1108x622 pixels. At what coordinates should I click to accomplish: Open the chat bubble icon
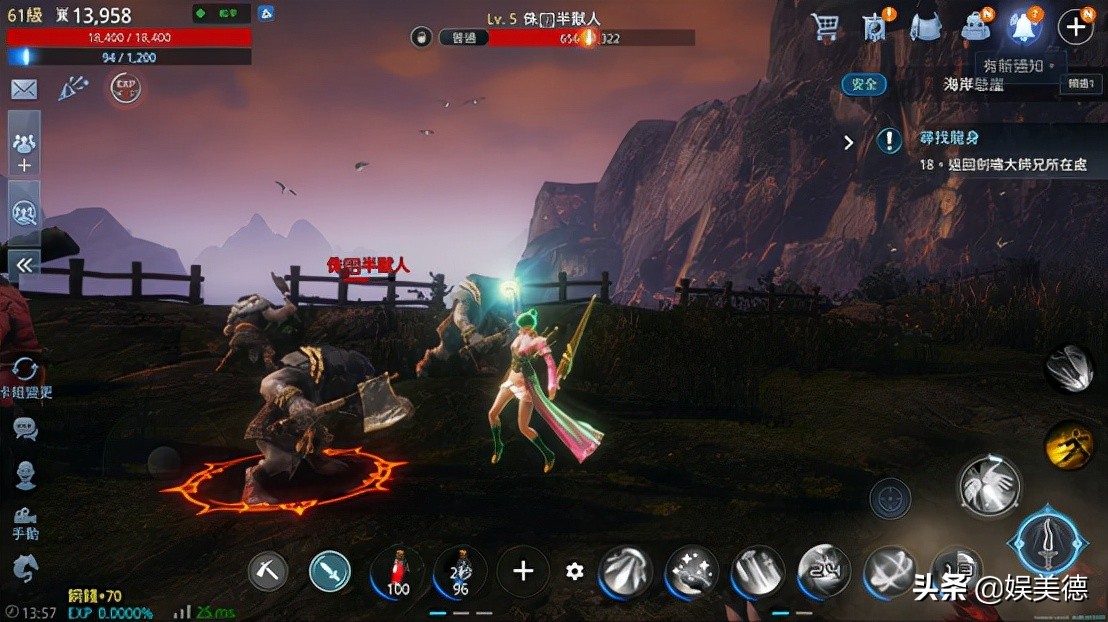[25, 429]
